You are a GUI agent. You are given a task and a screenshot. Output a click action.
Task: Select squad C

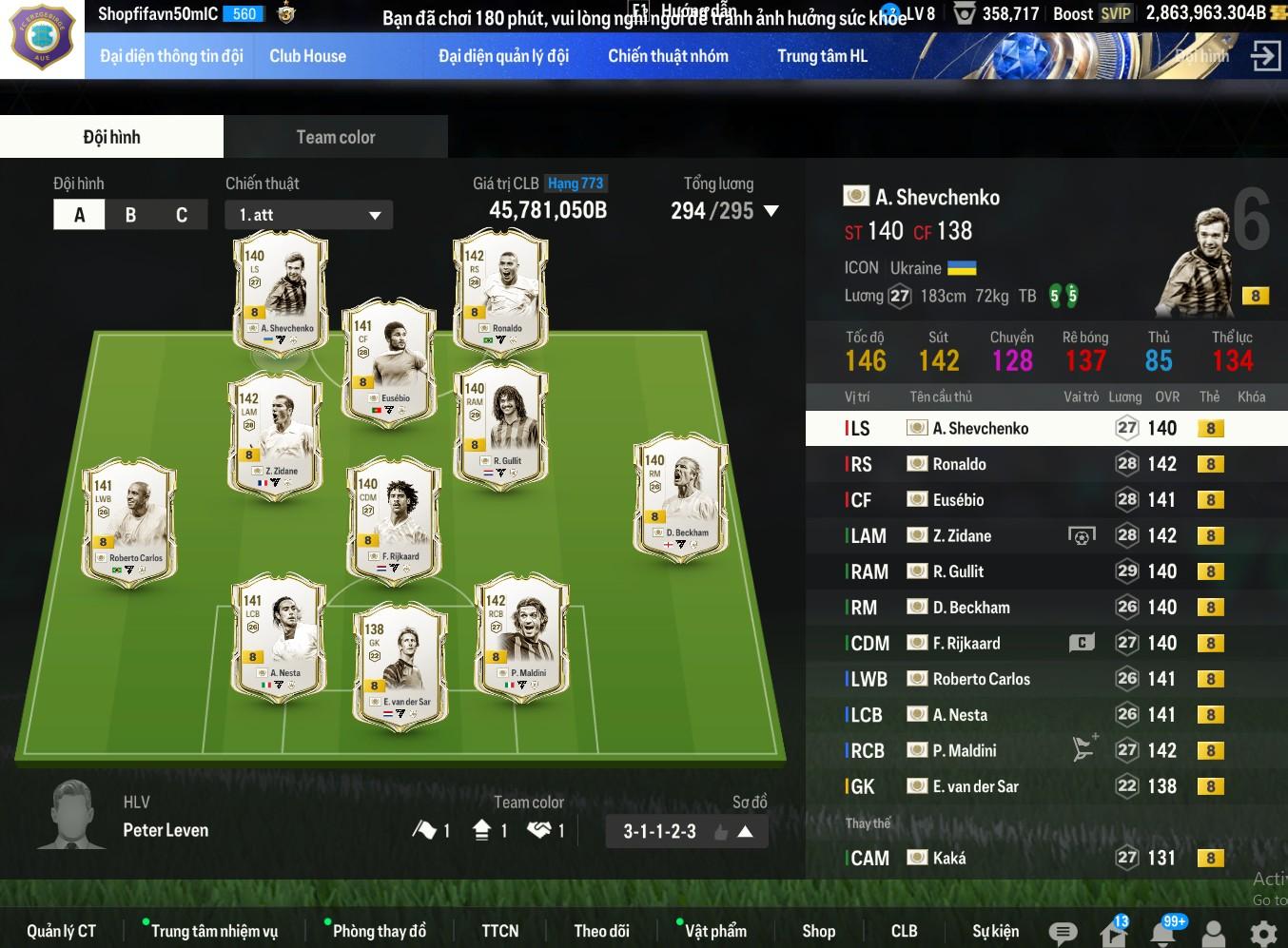[182, 215]
